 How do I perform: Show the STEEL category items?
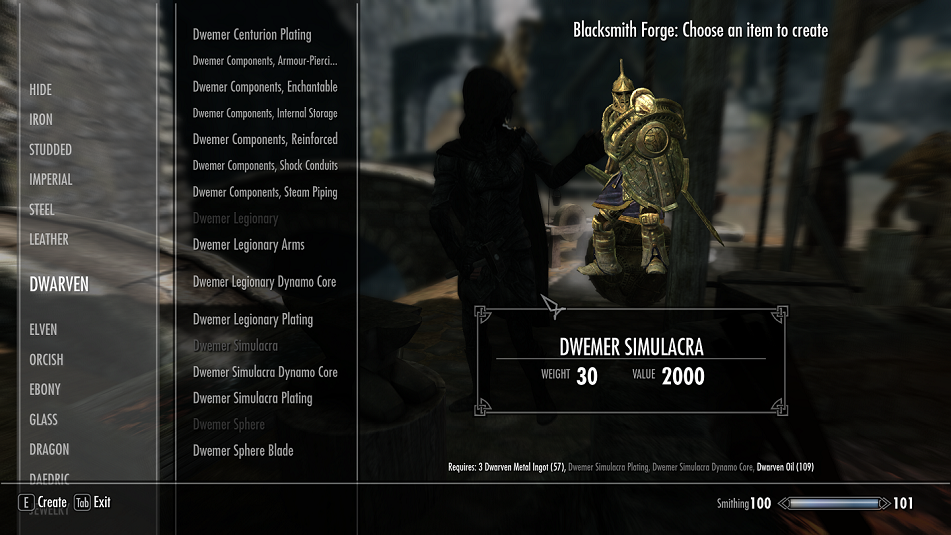point(42,210)
